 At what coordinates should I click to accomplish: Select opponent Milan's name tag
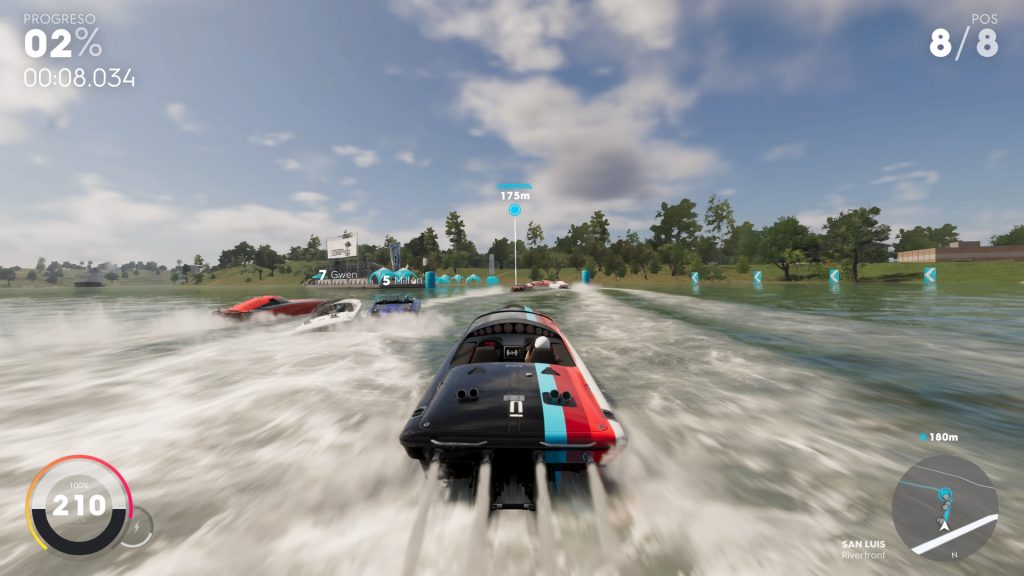[x=401, y=280]
